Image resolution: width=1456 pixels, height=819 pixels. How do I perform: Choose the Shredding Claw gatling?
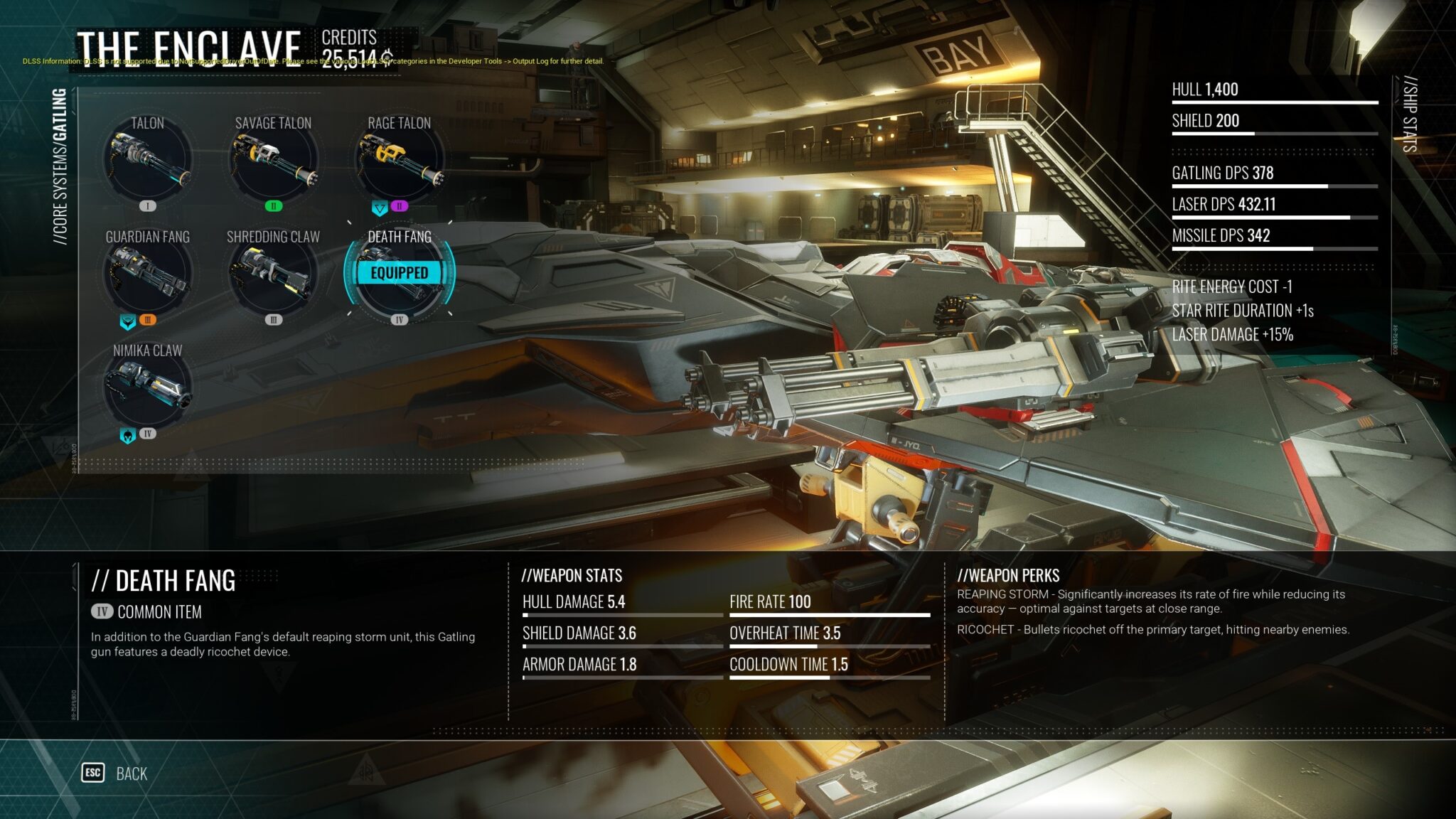coord(273,275)
